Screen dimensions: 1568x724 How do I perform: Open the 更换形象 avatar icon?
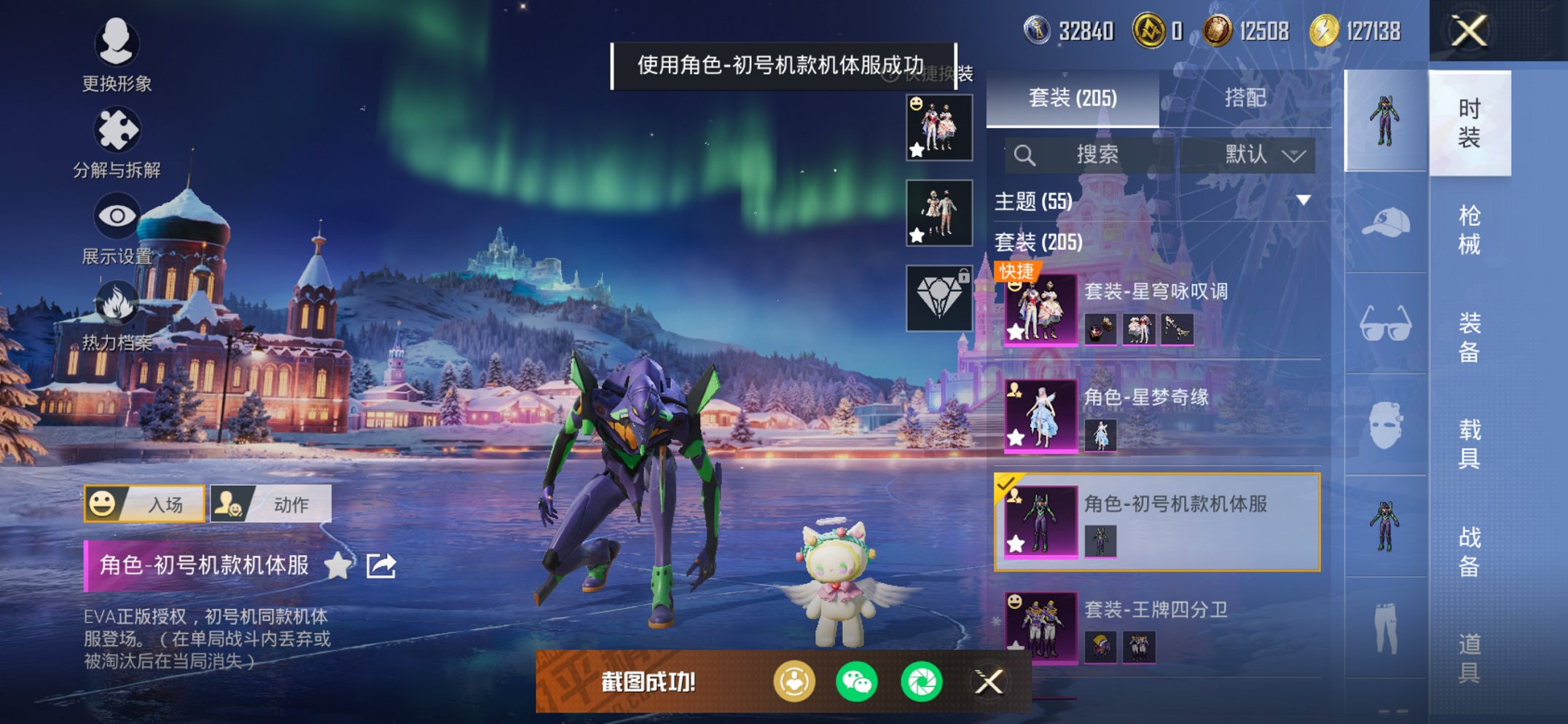pos(117,45)
